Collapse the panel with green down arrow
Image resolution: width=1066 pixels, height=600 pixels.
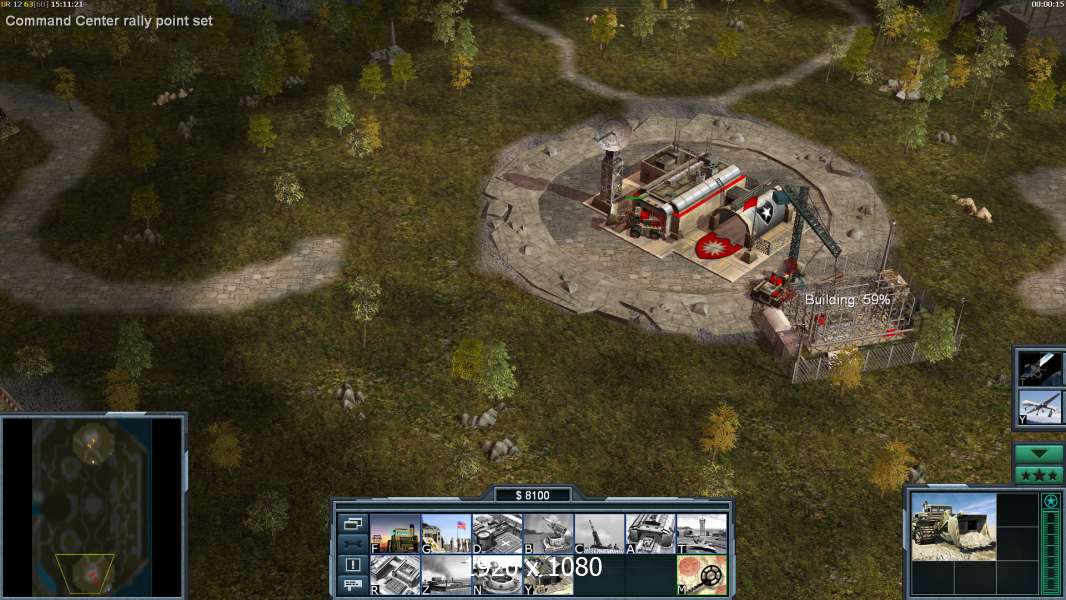point(1038,454)
